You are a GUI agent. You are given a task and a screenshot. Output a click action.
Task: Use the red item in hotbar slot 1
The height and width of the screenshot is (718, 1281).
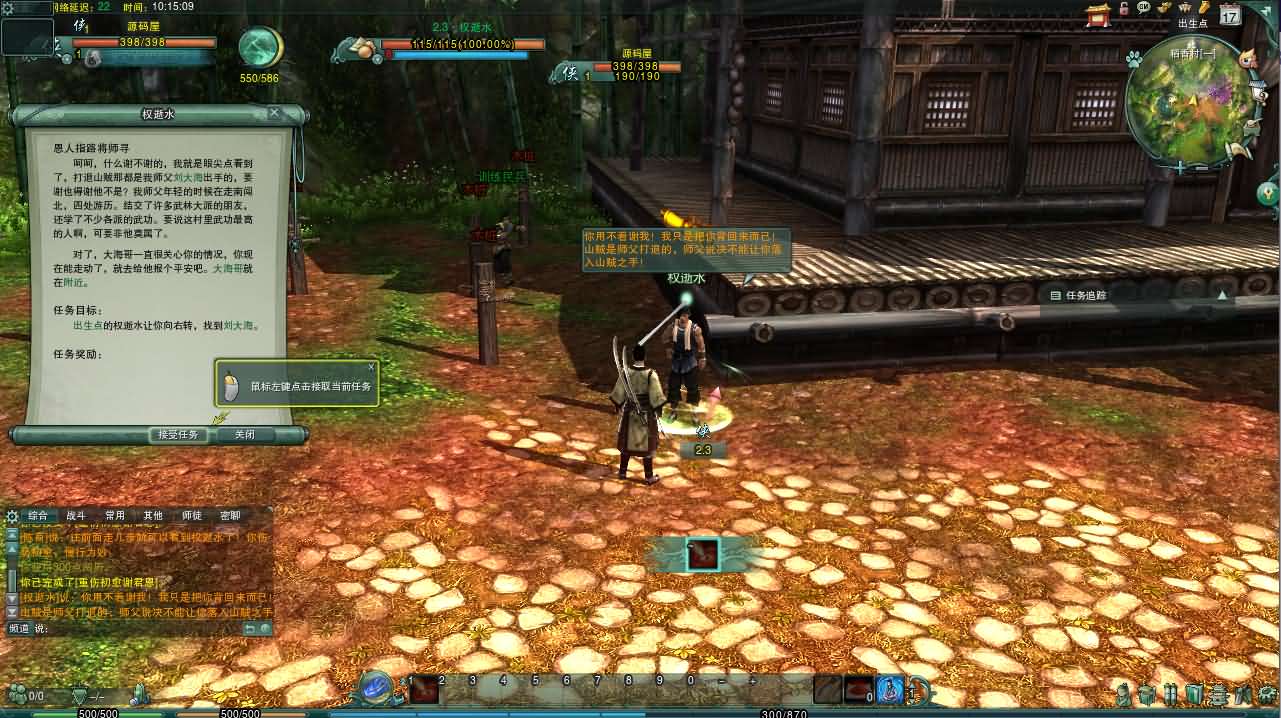tap(424, 690)
